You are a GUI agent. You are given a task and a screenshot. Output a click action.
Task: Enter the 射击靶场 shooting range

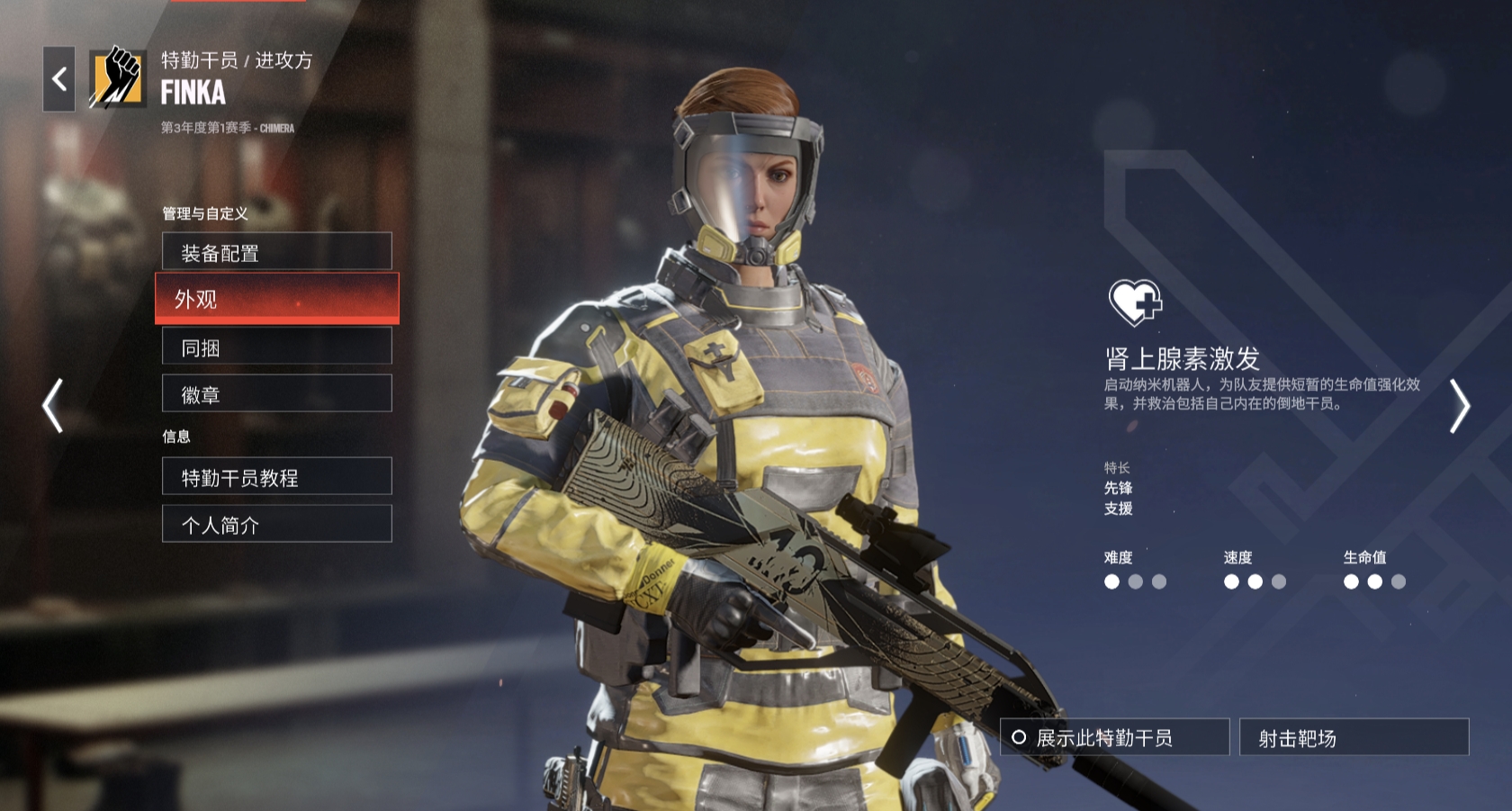coord(1354,737)
